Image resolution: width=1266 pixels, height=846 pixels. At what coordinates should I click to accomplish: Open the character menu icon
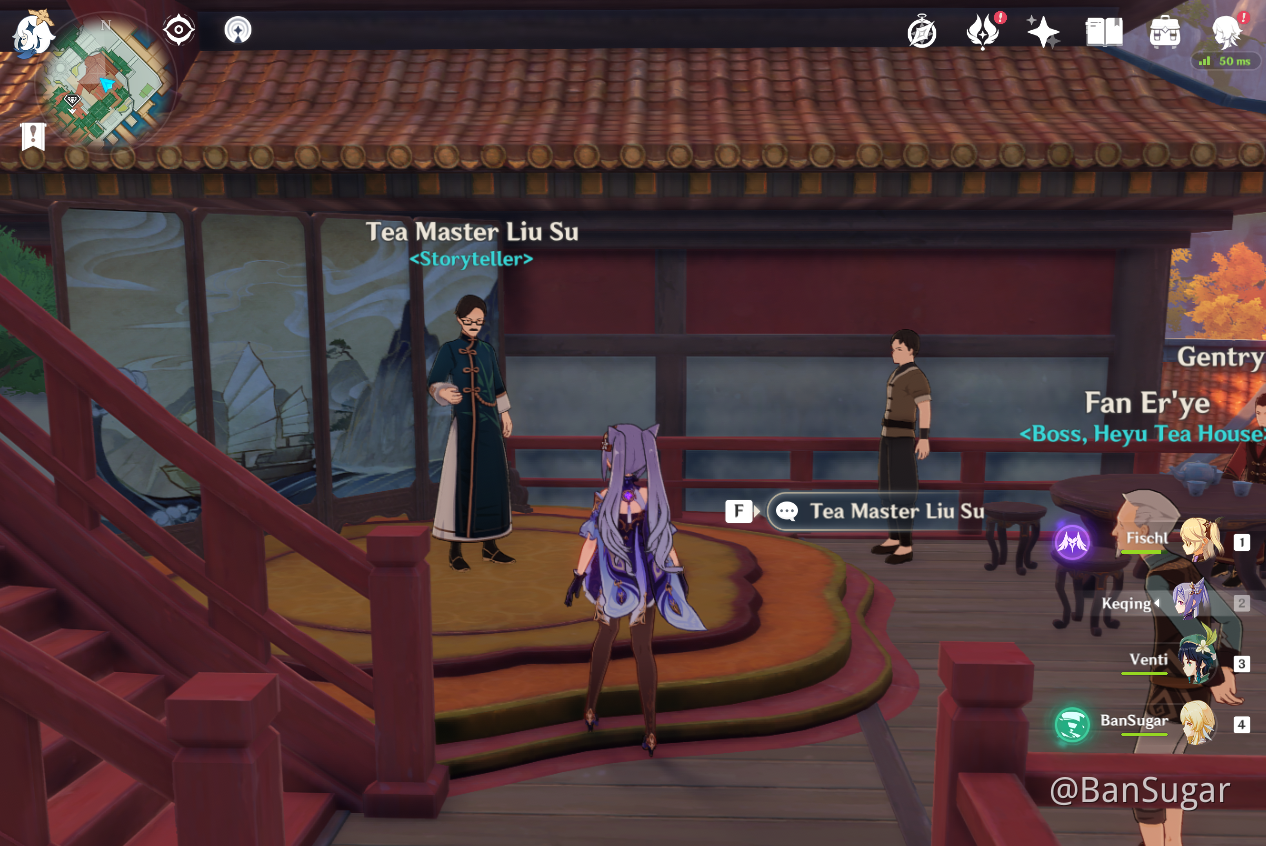coord(1226,32)
